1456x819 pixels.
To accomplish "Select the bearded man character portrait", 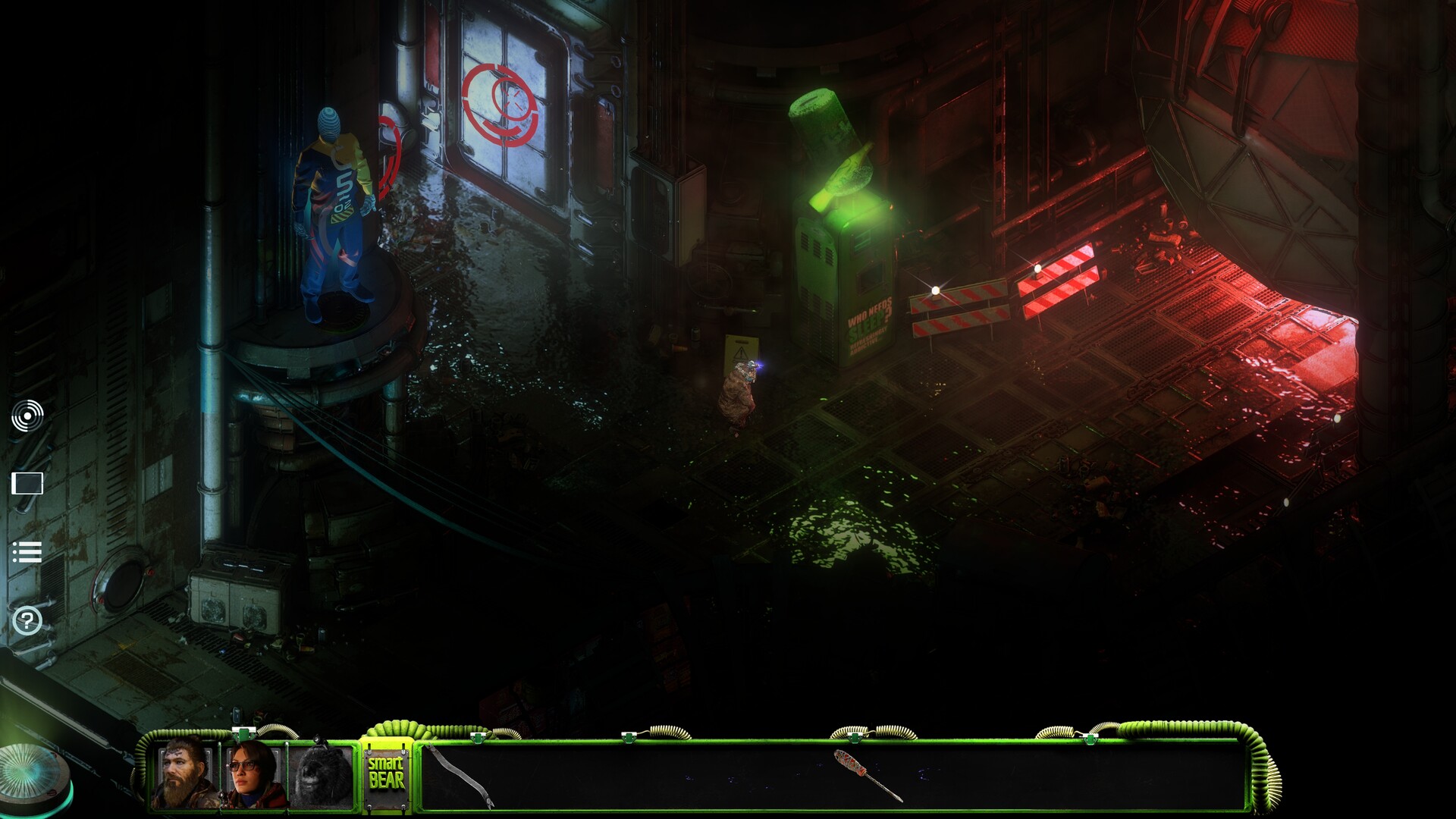I will click(x=184, y=773).
